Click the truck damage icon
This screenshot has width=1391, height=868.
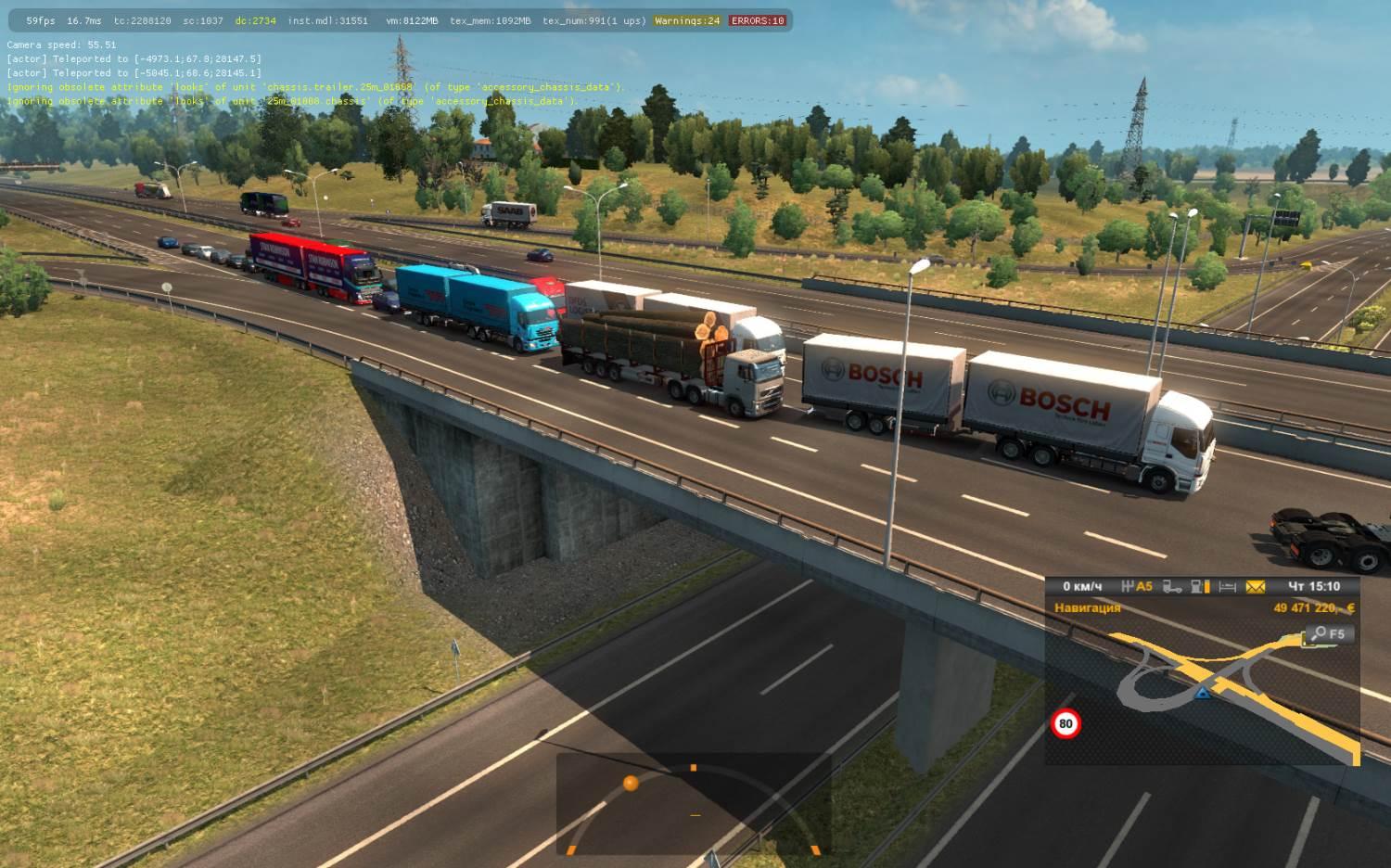click(x=1172, y=586)
